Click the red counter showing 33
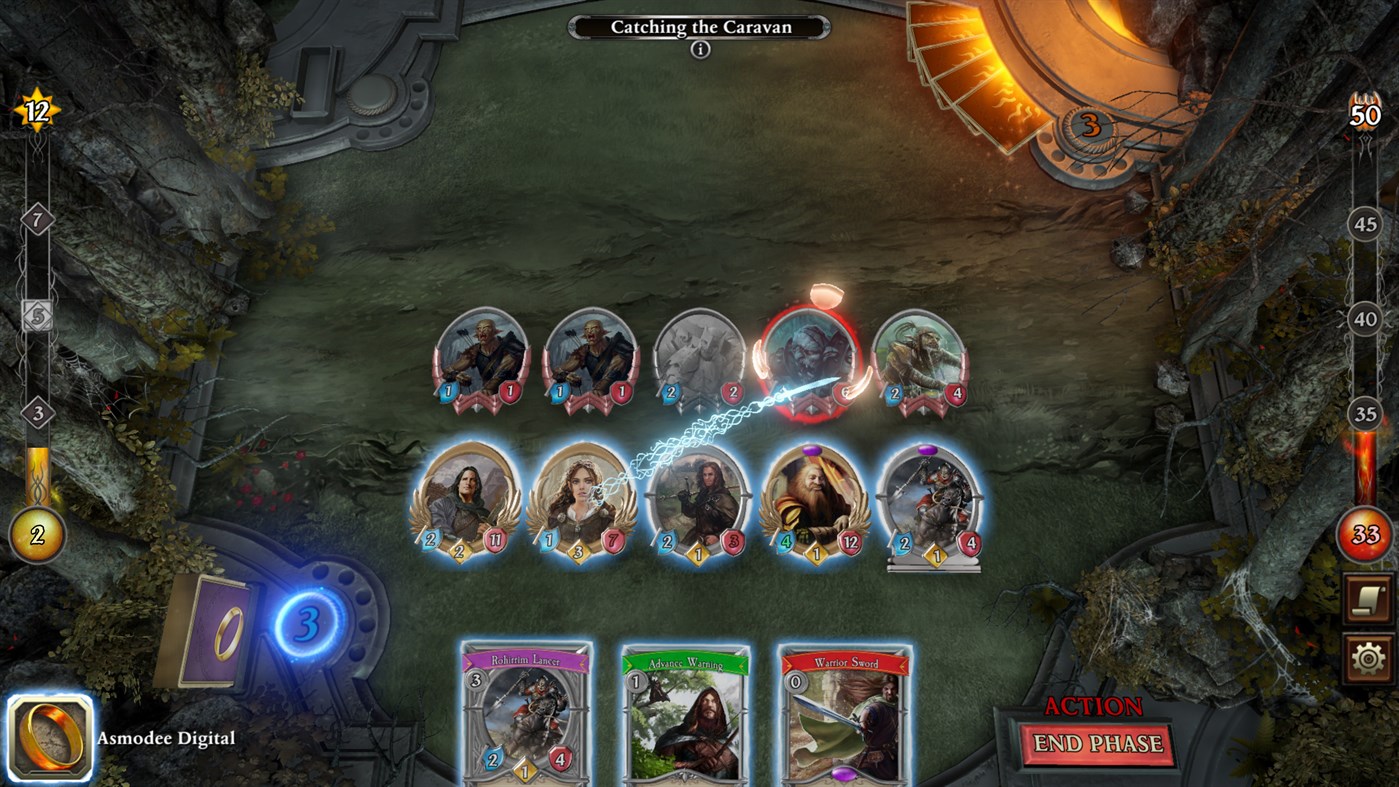The width and height of the screenshot is (1399, 787). pos(1368,534)
